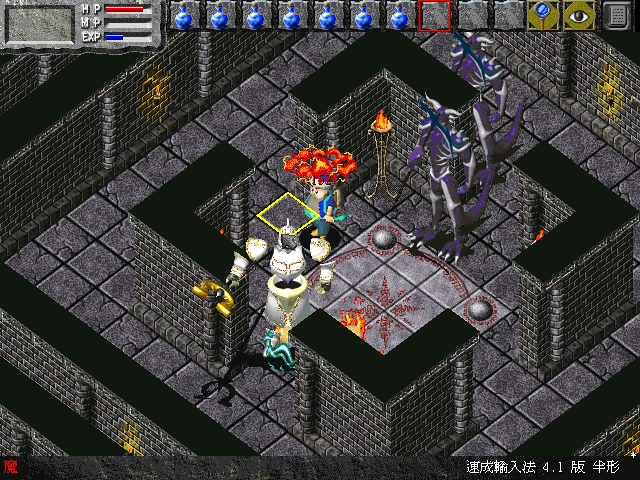The height and width of the screenshot is (480, 640).
Task: Open the gray menu panel icon
Action: click(620, 16)
